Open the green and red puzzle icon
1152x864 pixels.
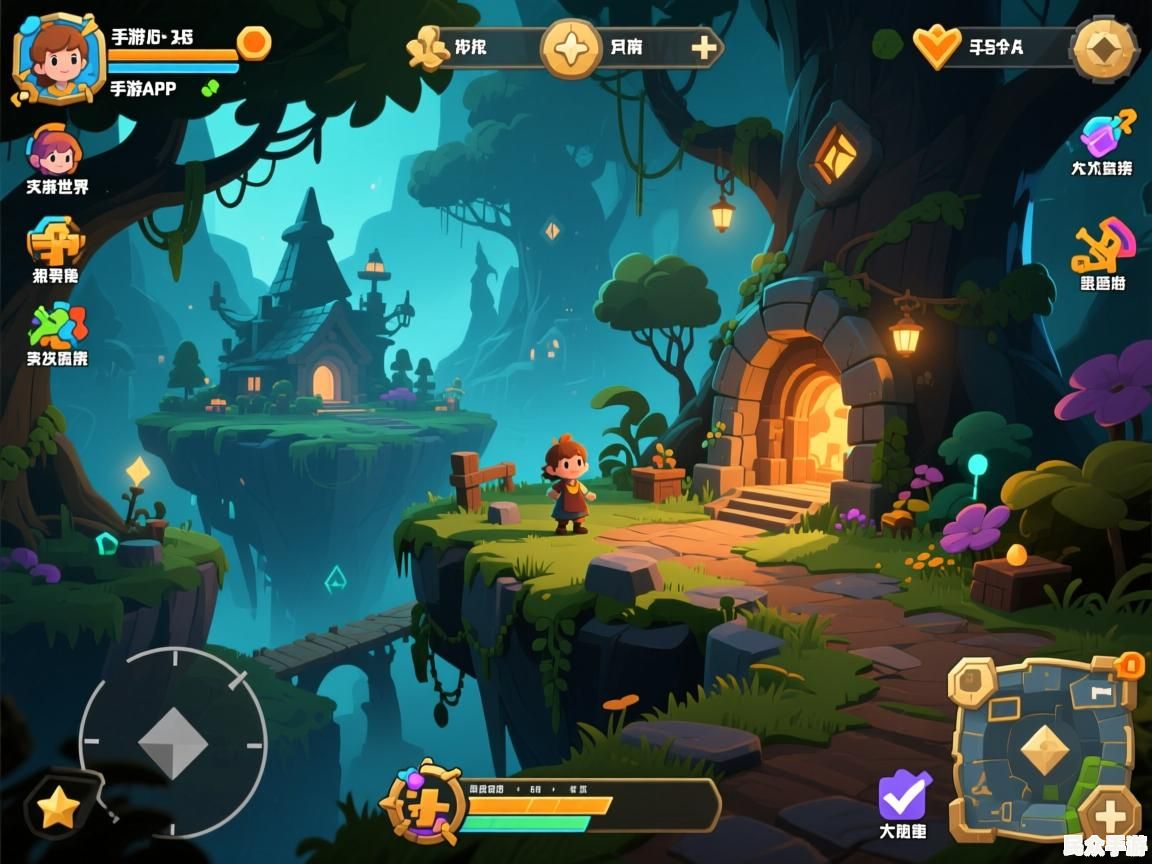(x=57, y=325)
